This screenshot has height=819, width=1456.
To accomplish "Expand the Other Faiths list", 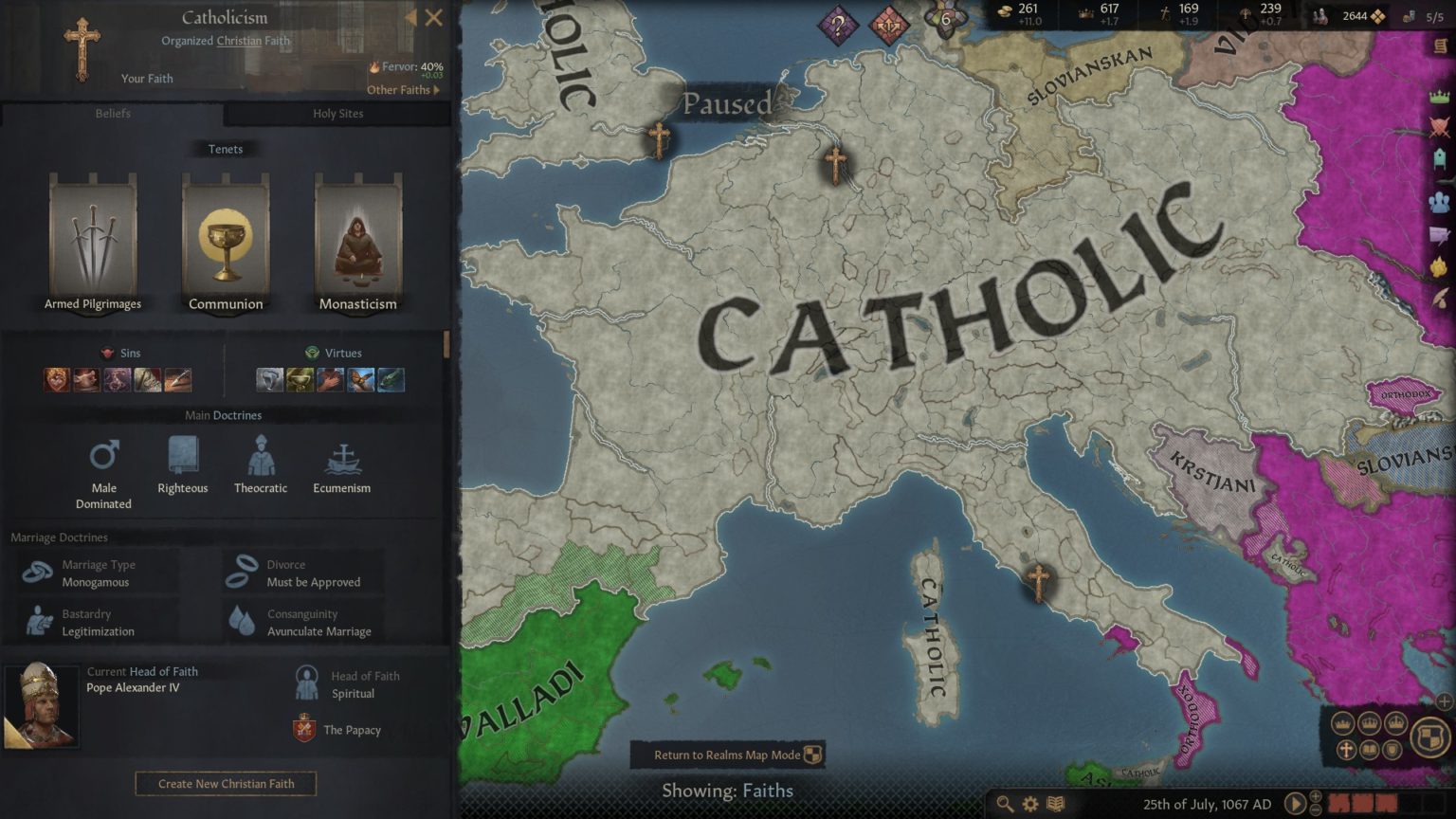I will tap(403, 89).
